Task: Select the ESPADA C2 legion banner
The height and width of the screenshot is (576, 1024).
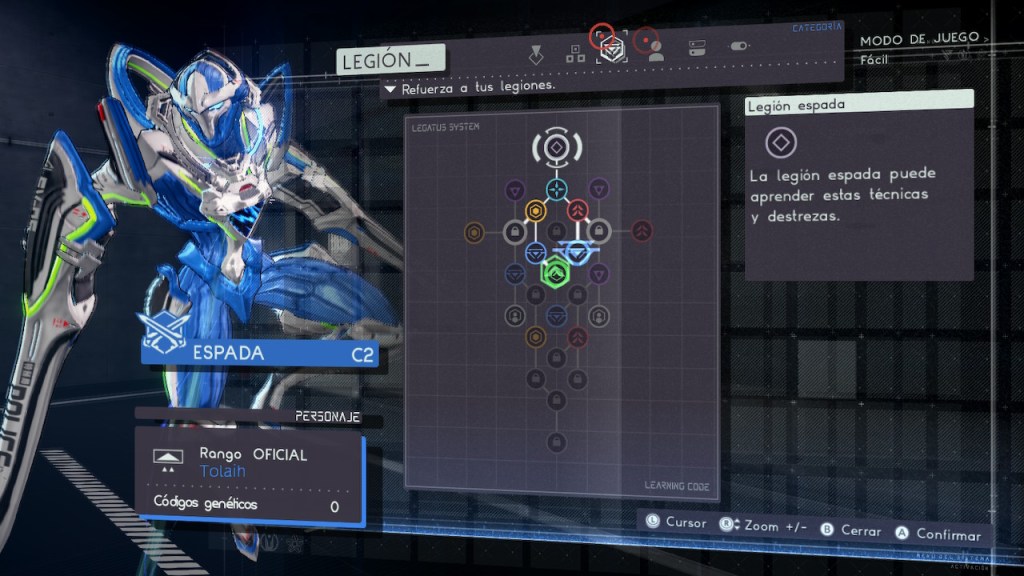Action: 260,353
